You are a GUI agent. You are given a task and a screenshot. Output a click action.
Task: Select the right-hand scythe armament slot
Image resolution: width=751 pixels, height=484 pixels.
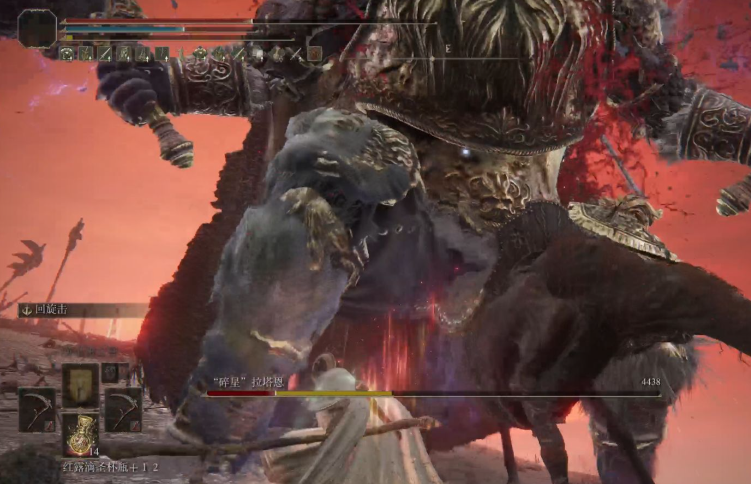[123, 409]
